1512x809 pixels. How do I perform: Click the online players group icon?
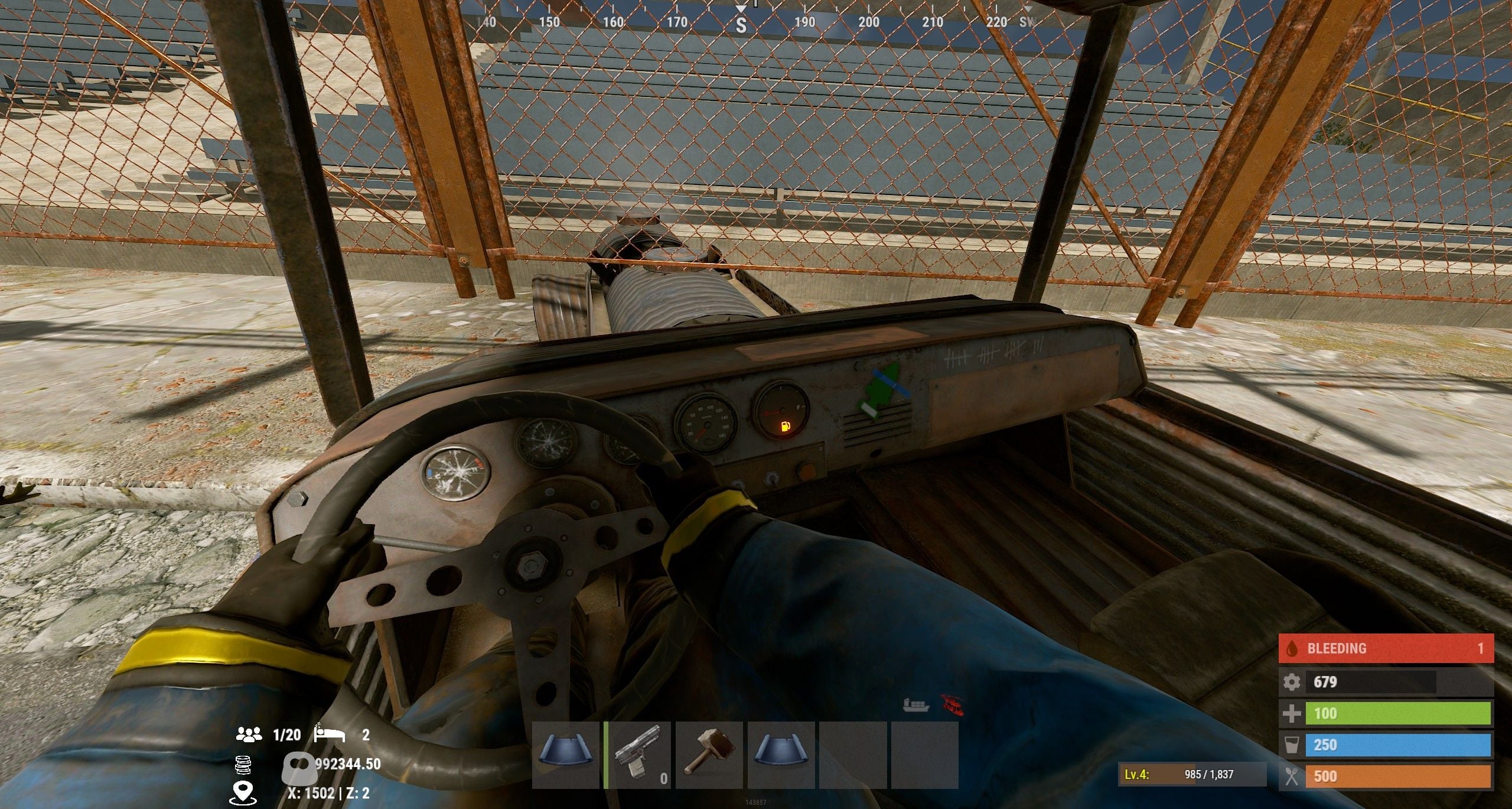[249, 735]
